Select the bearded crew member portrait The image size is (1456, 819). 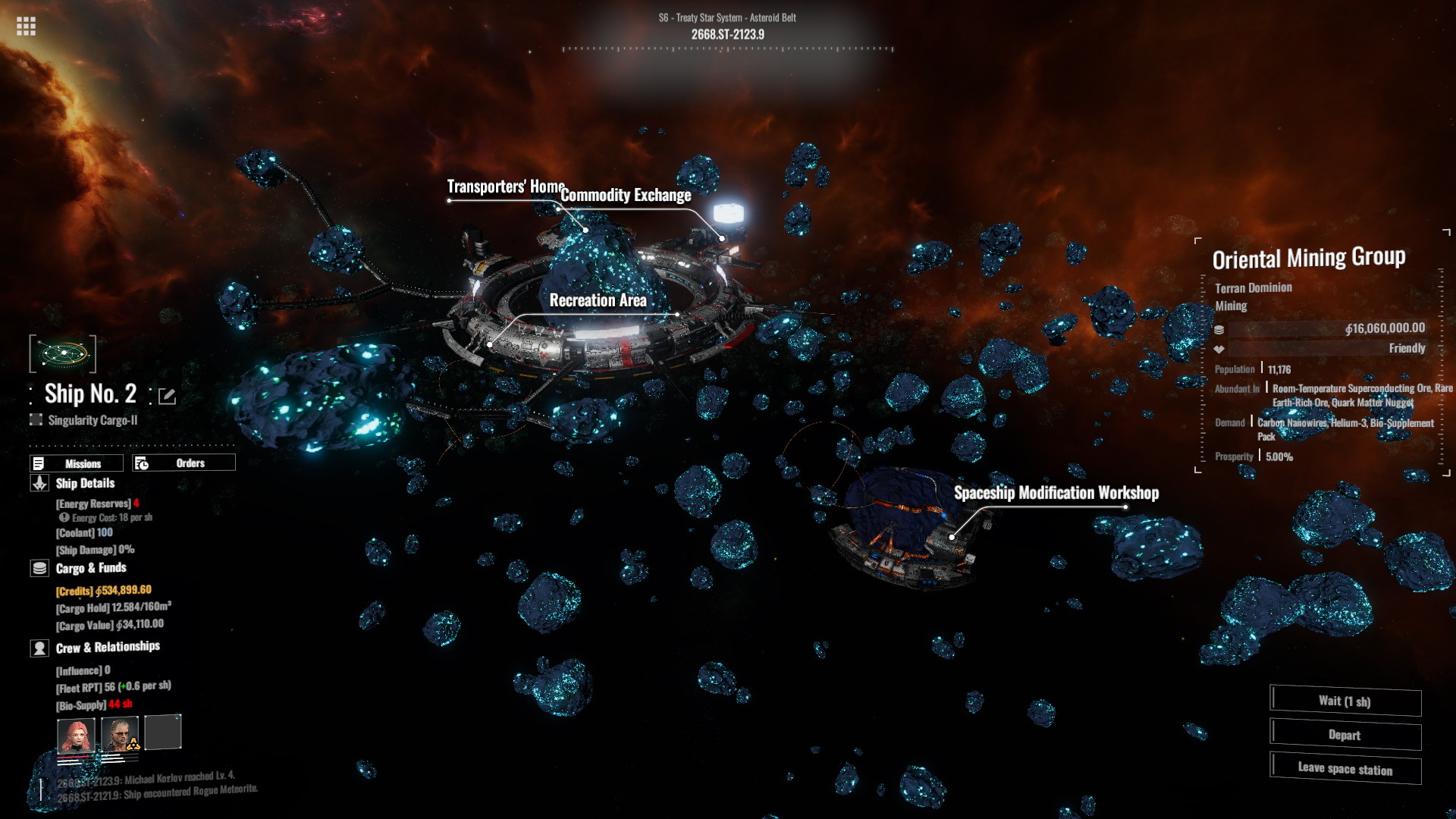pyautogui.click(x=120, y=734)
